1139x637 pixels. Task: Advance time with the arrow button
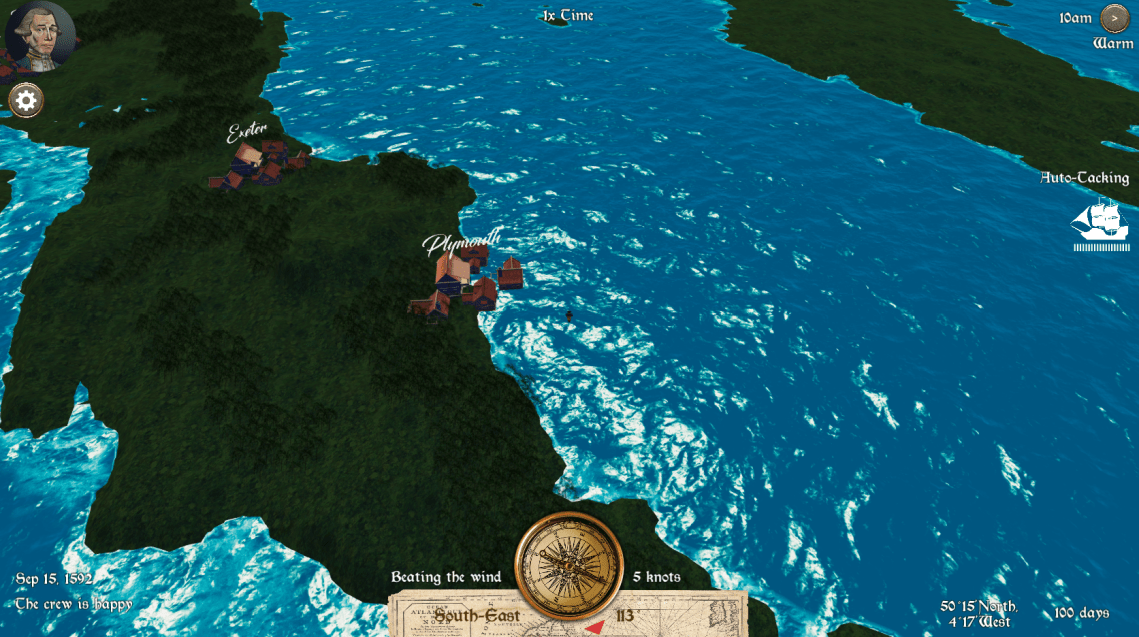coord(1113,18)
